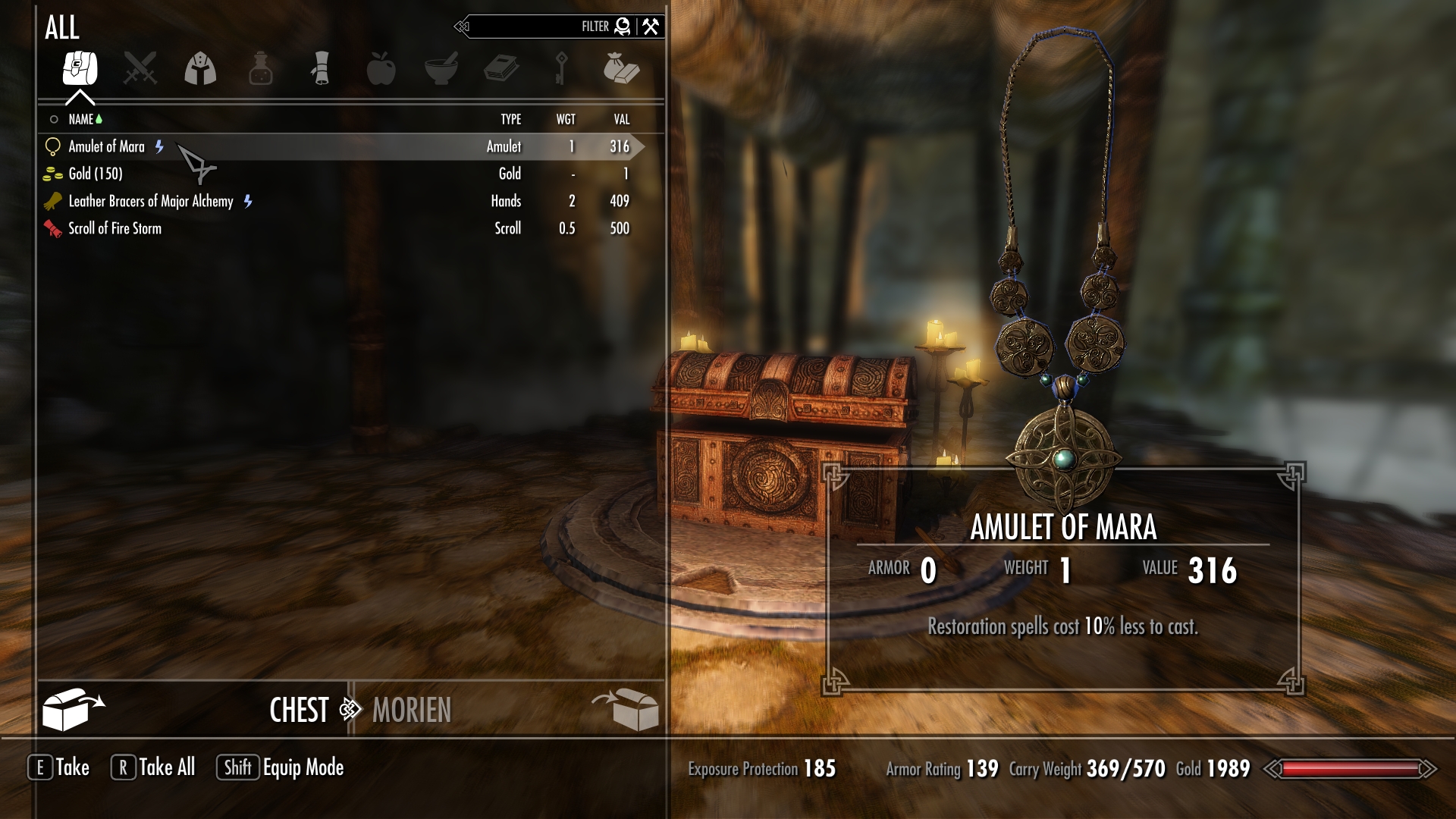Show the potions category tab
Screen dimensions: 1456x819
coord(260,68)
